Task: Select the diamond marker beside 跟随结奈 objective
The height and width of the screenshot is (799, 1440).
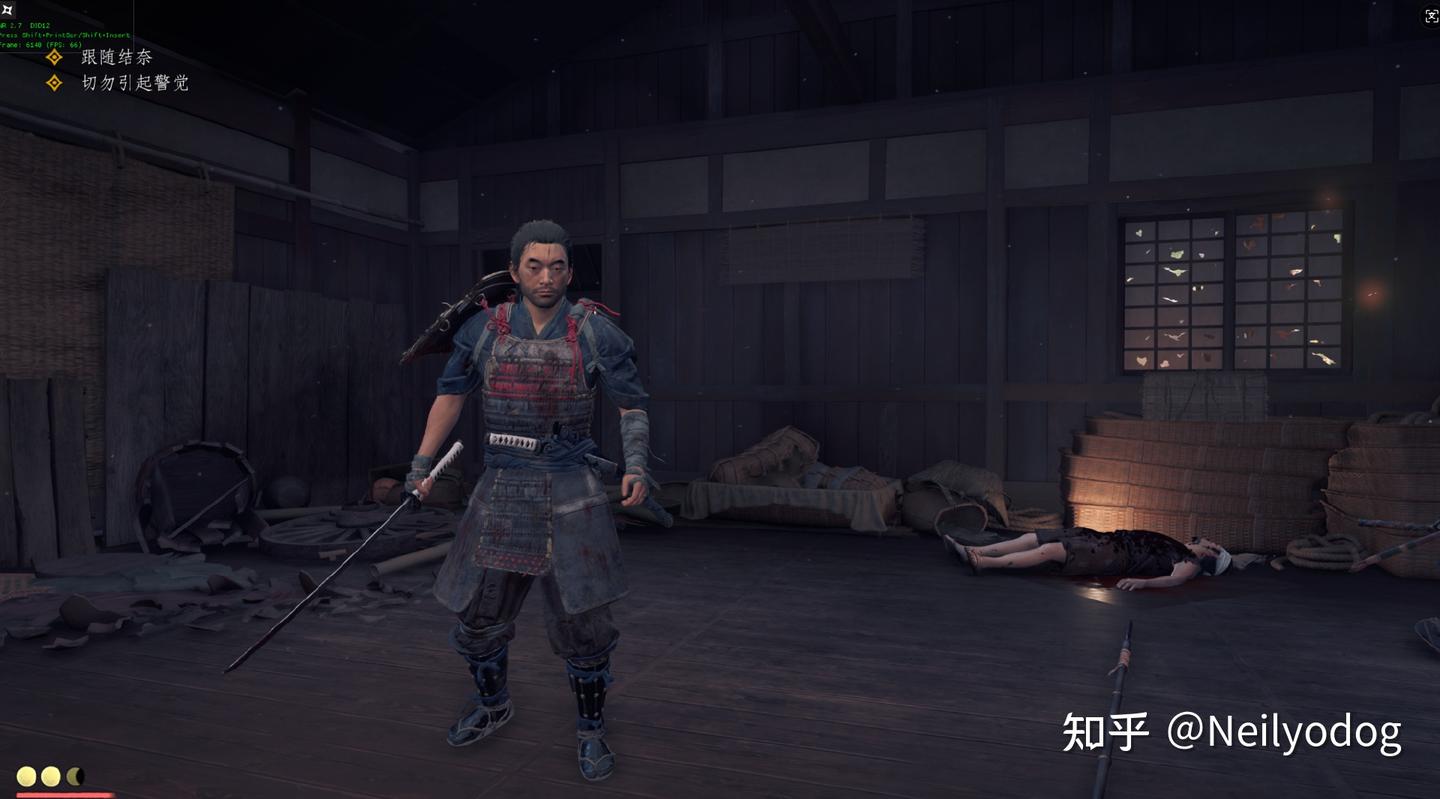Action: point(53,56)
